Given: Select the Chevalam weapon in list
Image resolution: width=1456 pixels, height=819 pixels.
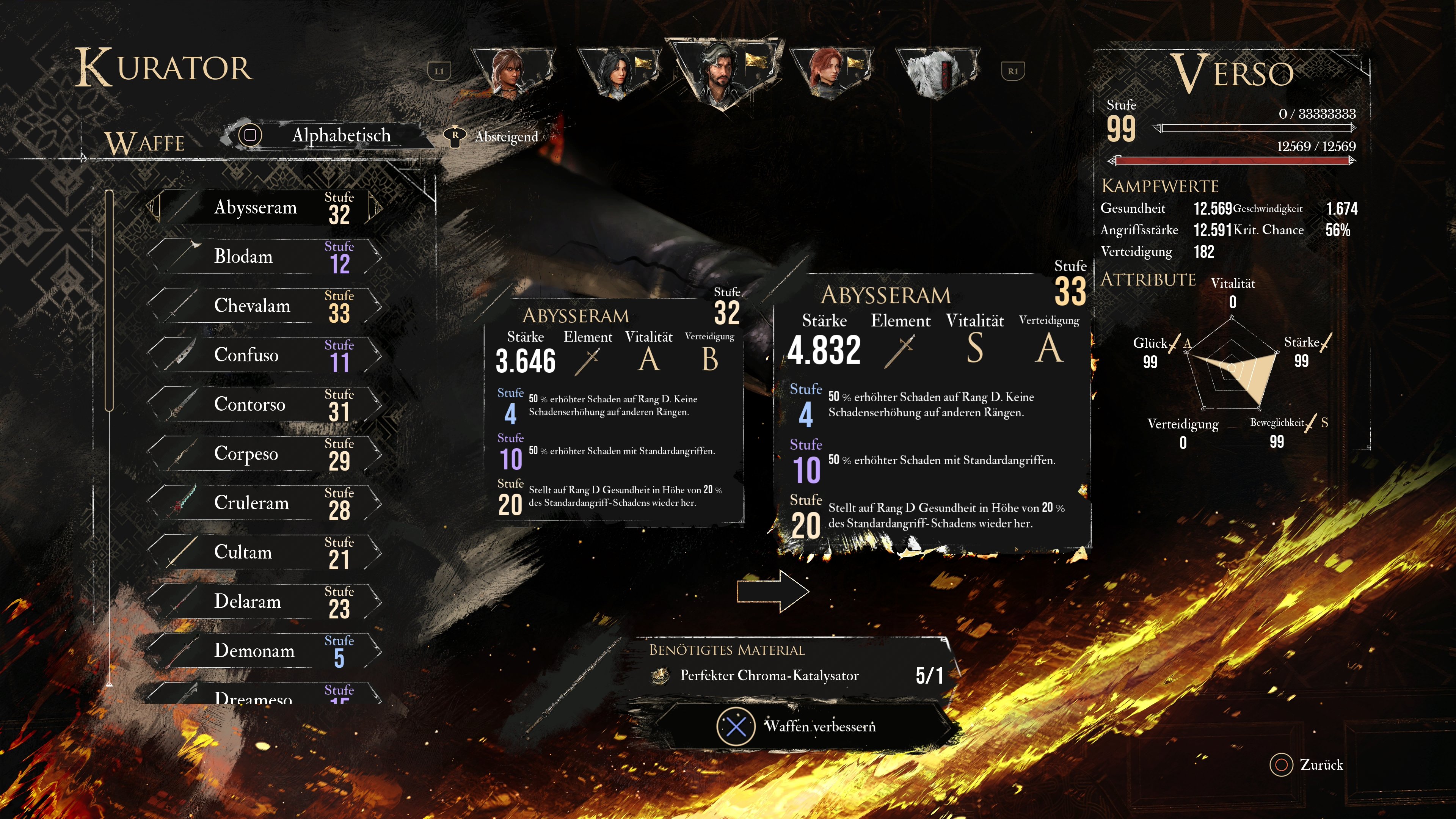Looking at the screenshot, I should 264,306.
